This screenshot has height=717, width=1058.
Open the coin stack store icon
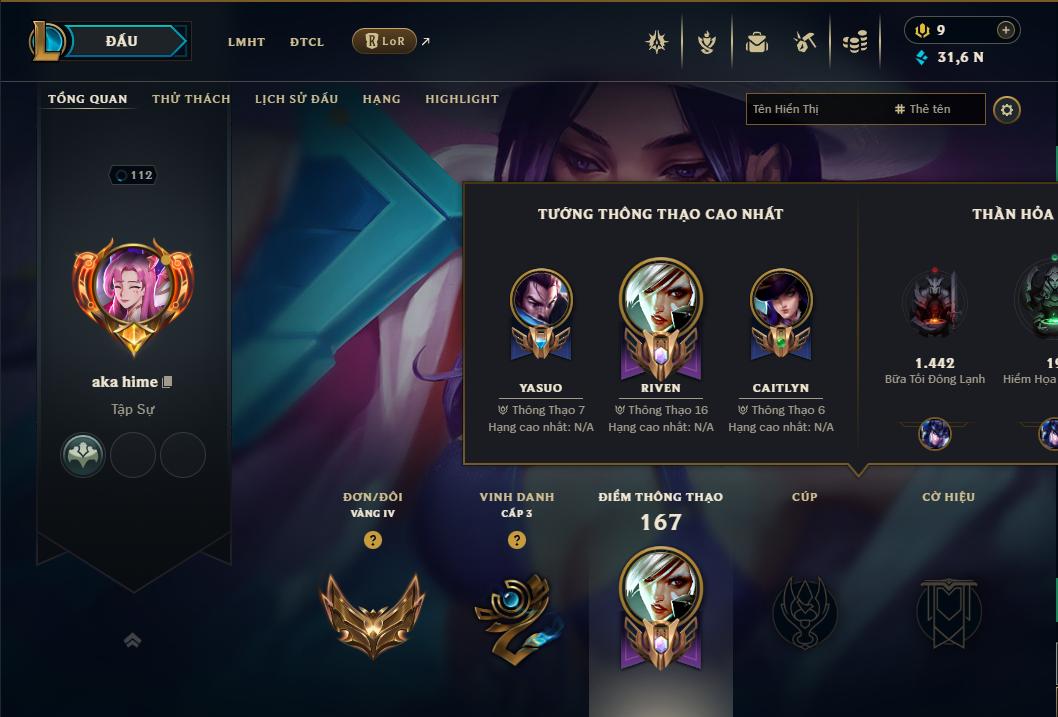[855, 42]
